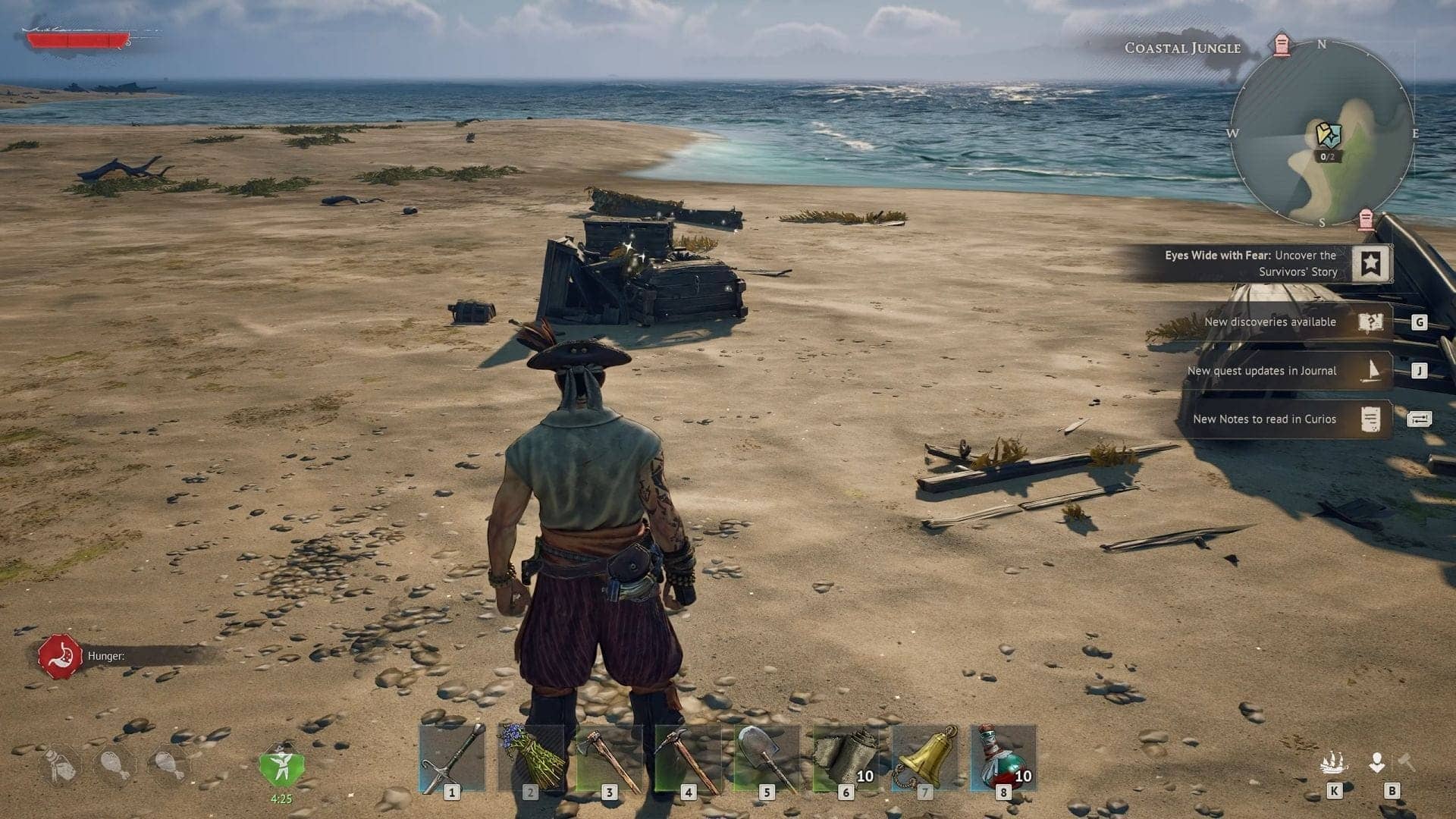Click the treasure map marker on minimap
The width and height of the screenshot is (1456, 819).
tap(1328, 136)
